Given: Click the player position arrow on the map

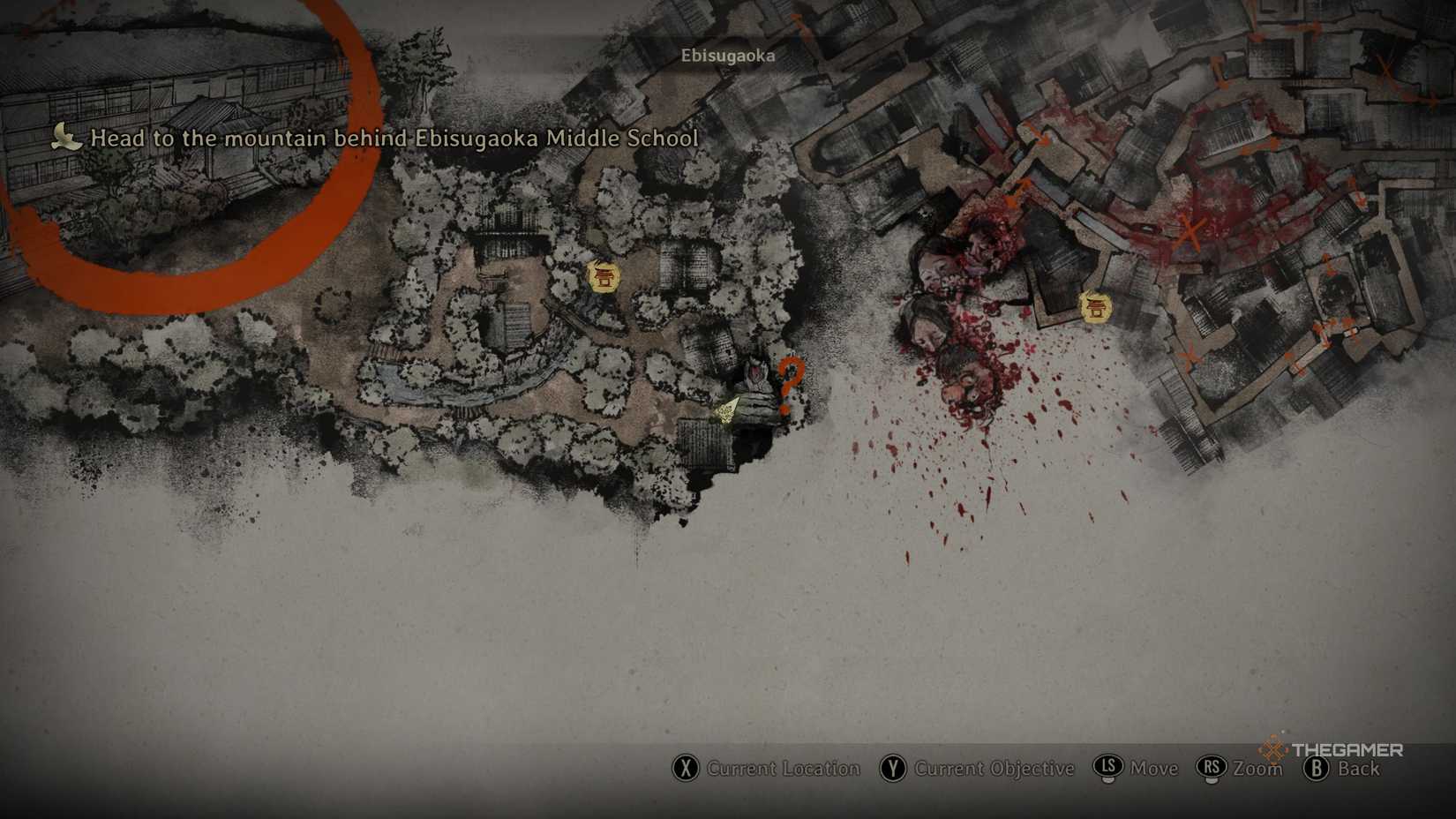Looking at the screenshot, I should 727,410.
